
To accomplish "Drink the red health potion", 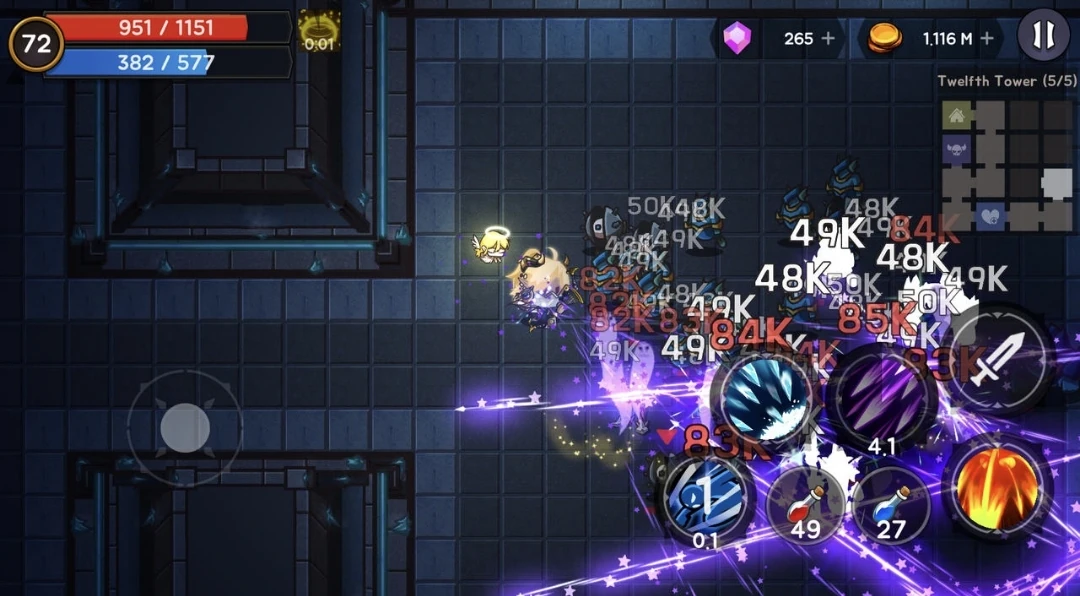I will click(x=805, y=501).
